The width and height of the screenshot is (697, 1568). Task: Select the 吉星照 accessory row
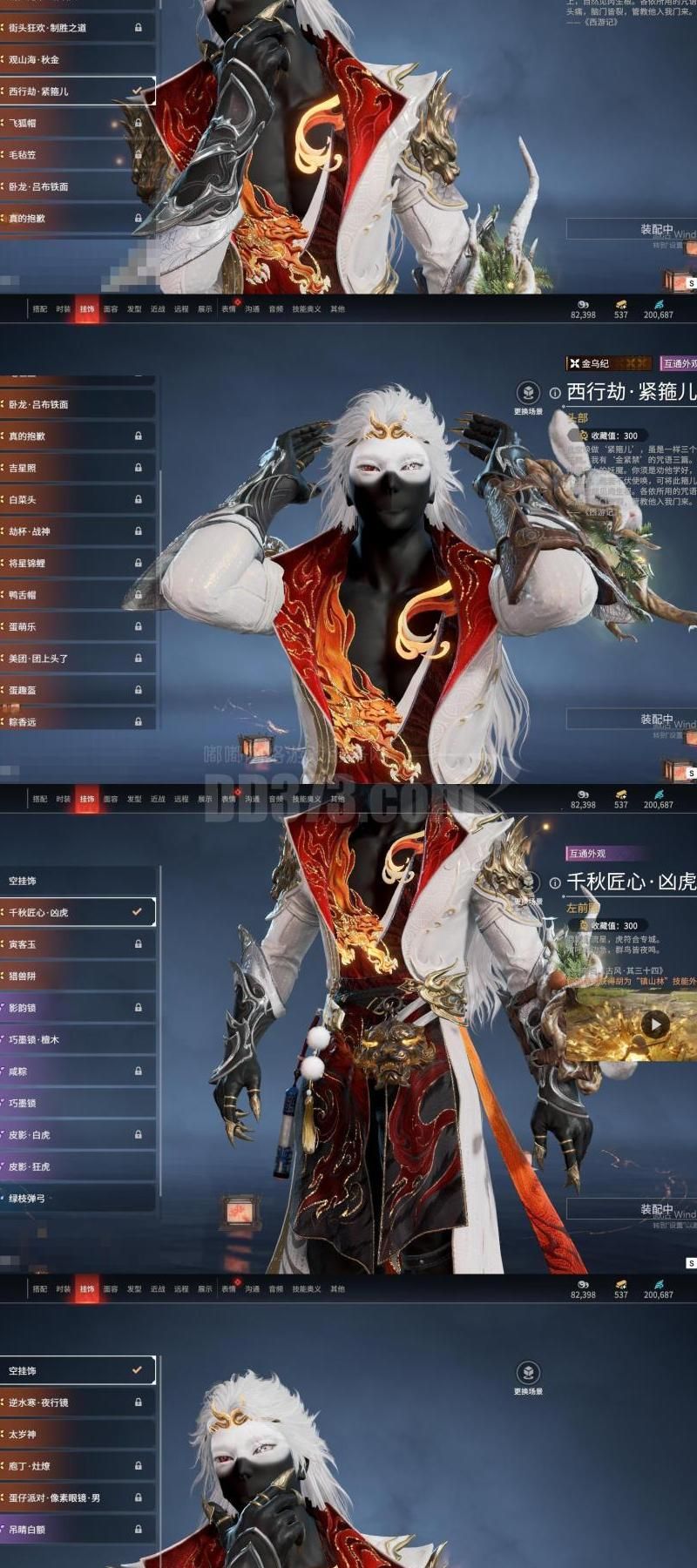(77, 468)
